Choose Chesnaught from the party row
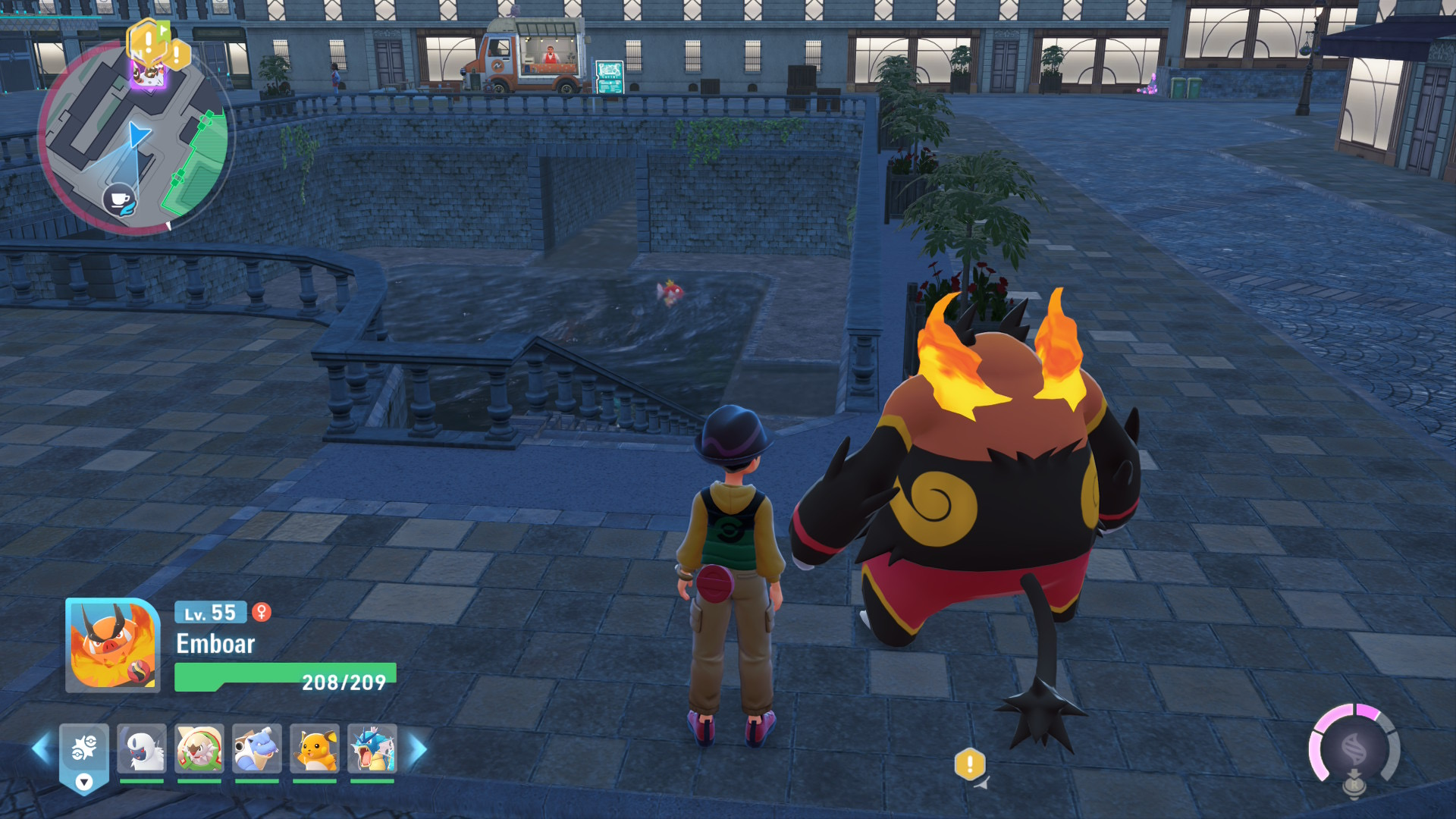This screenshot has width=1456, height=819. tap(199, 748)
